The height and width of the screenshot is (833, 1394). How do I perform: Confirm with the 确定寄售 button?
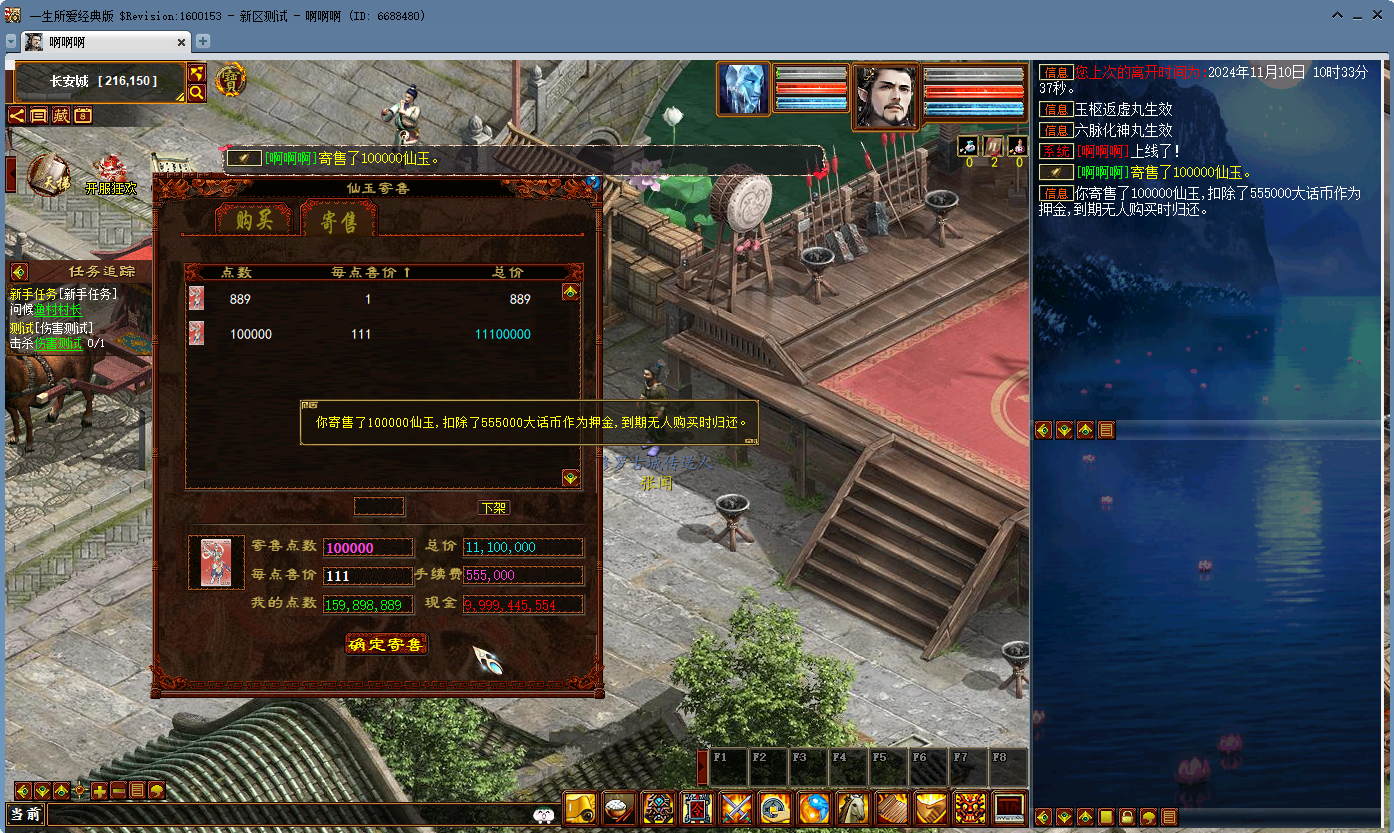click(387, 644)
